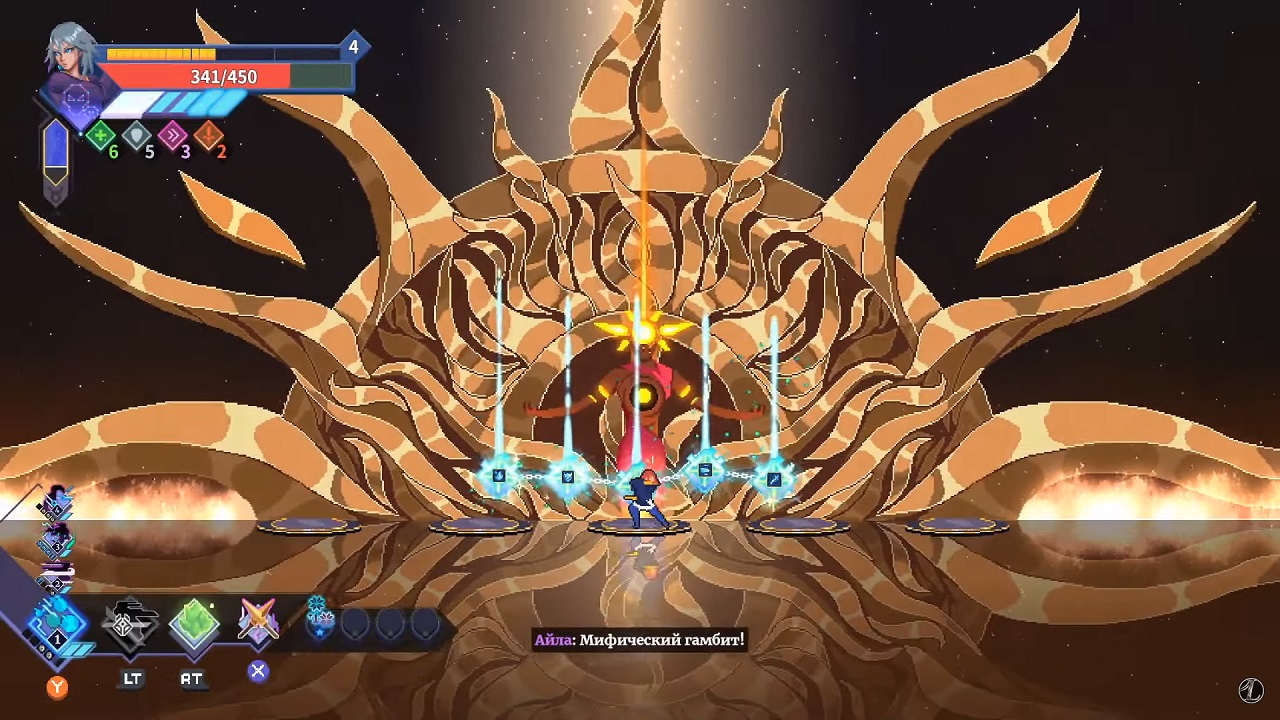The width and height of the screenshot is (1280, 720).
Task: Select the gray shield buff icon
Action: pos(137,135)
